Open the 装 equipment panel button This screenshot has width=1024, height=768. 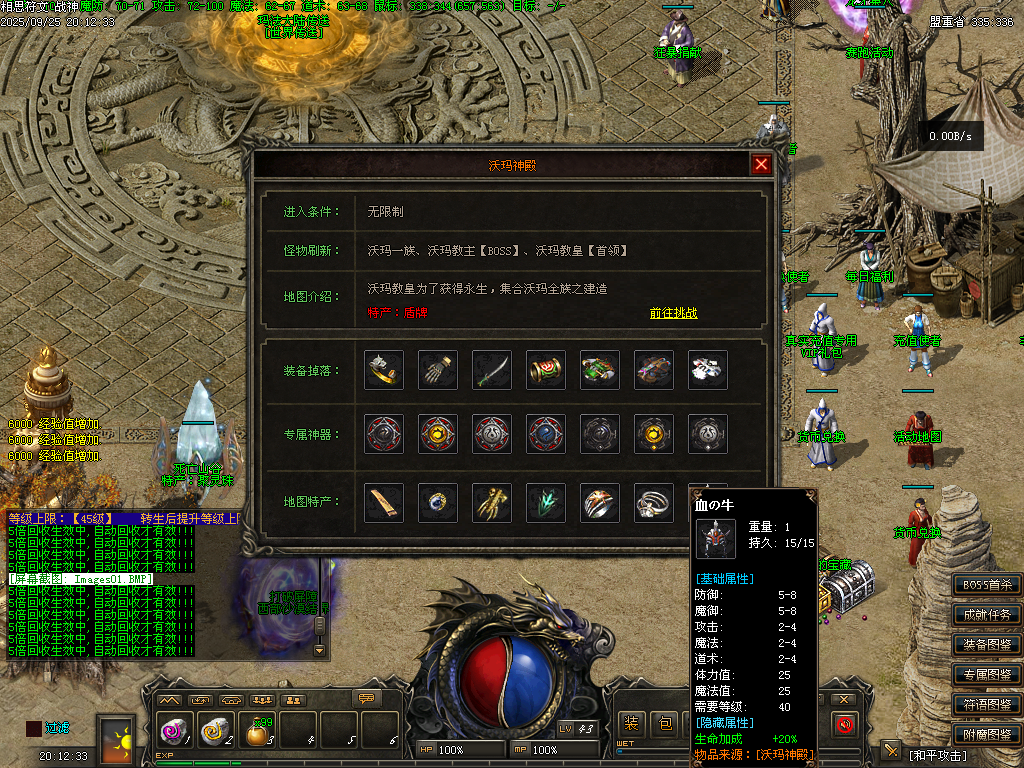(x=631, y=723)
